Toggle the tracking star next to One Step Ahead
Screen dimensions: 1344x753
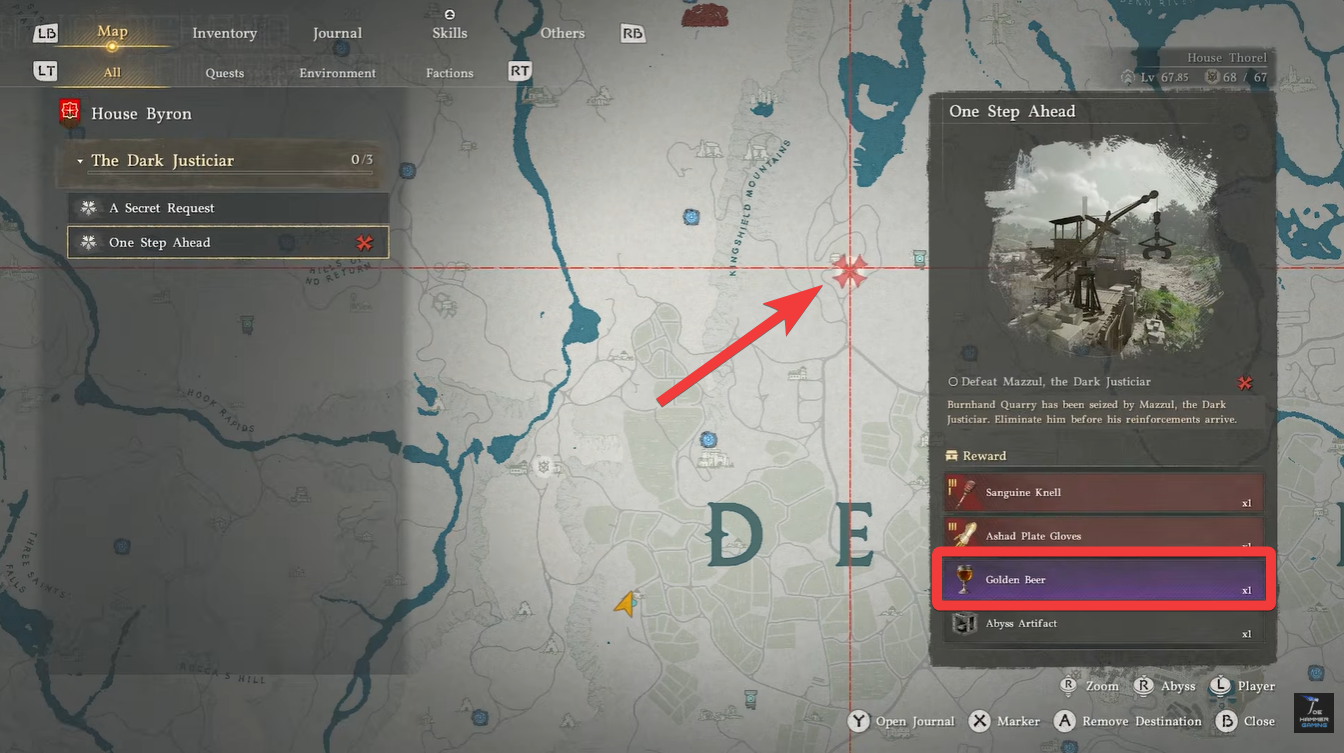tap(365, 242)
